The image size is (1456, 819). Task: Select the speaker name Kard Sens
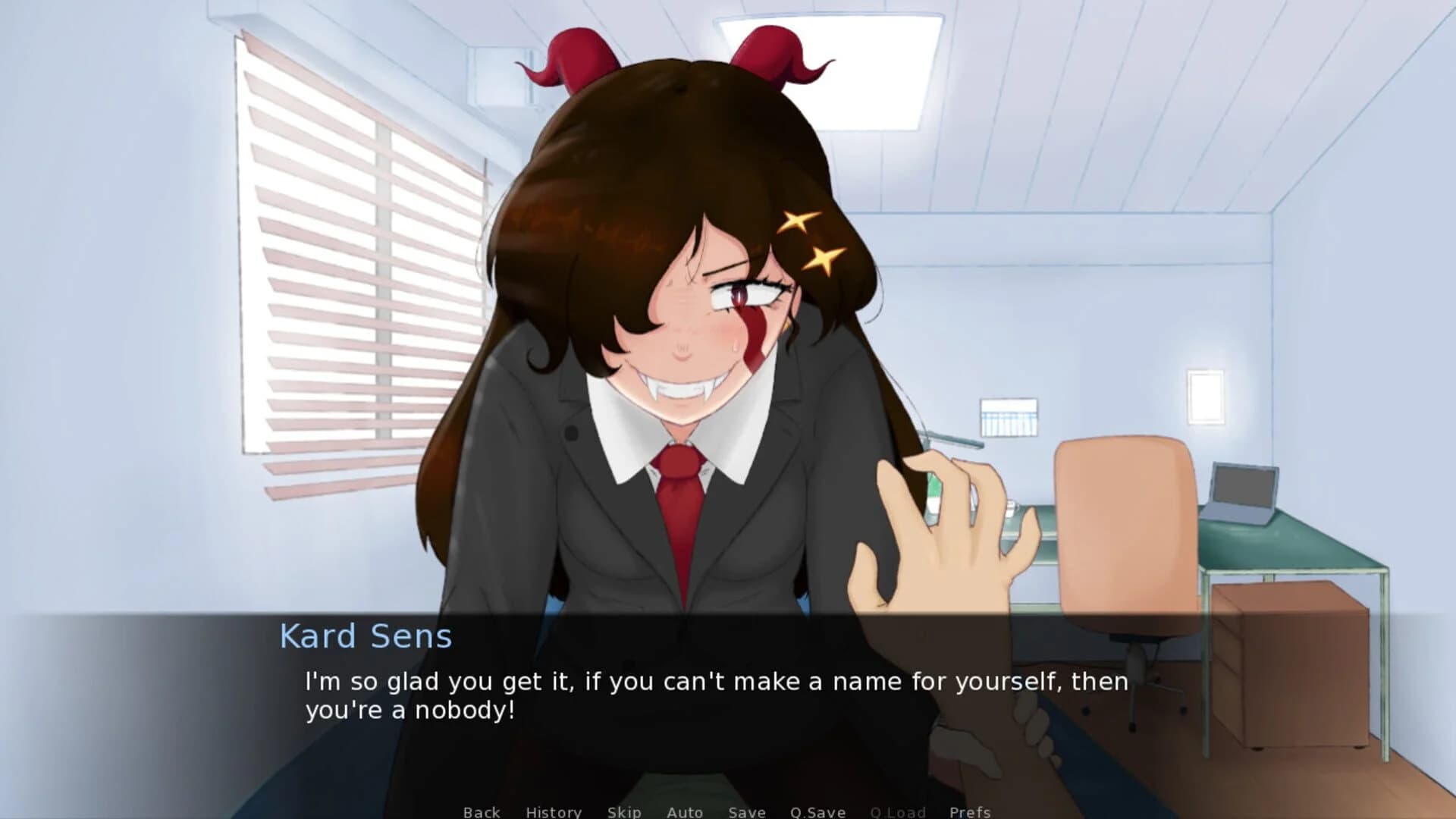366,637
